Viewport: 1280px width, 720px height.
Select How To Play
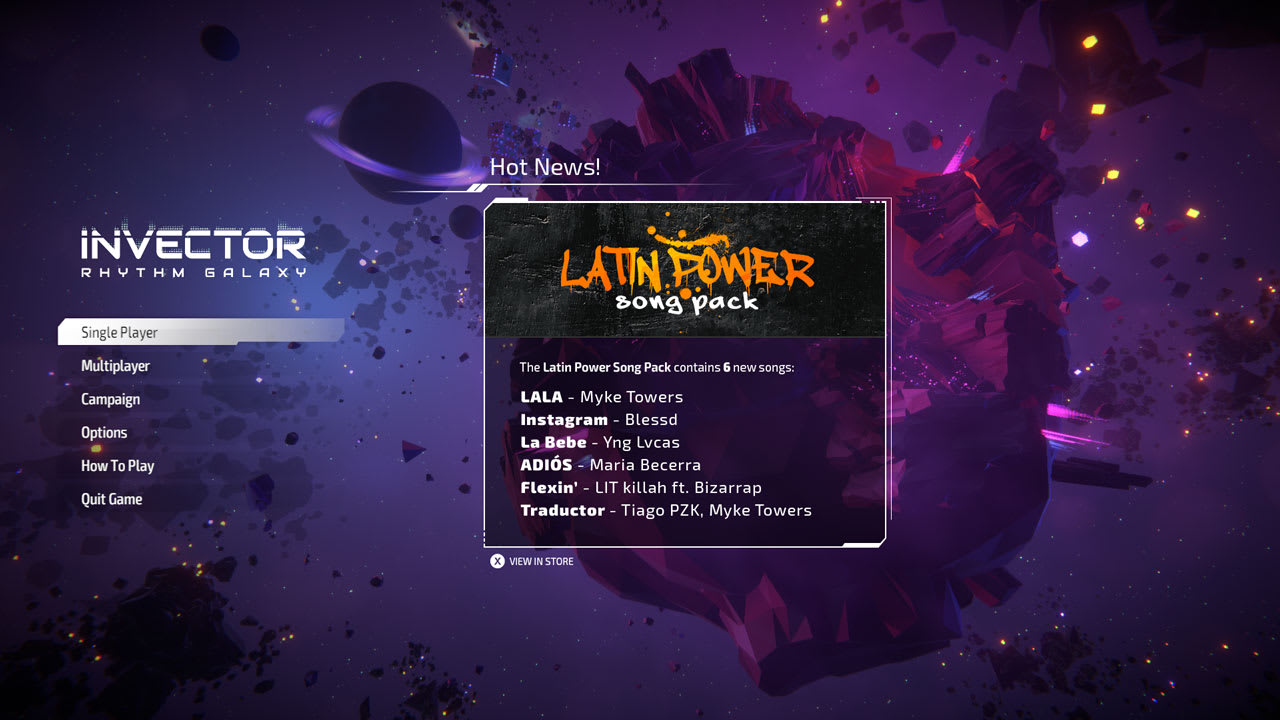click(x=117, y=465)
